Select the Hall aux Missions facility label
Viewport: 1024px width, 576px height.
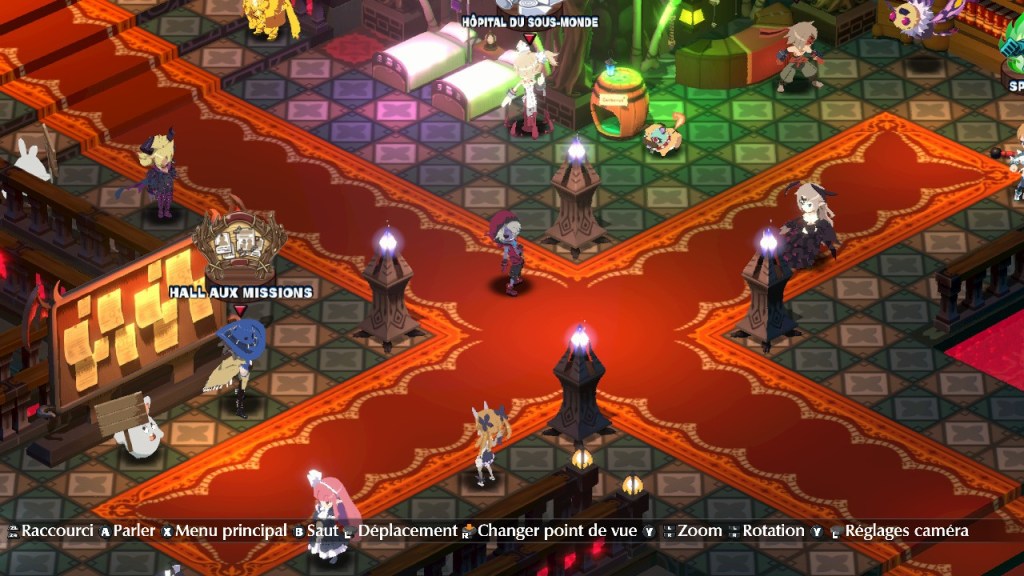(x=240, y=292)
